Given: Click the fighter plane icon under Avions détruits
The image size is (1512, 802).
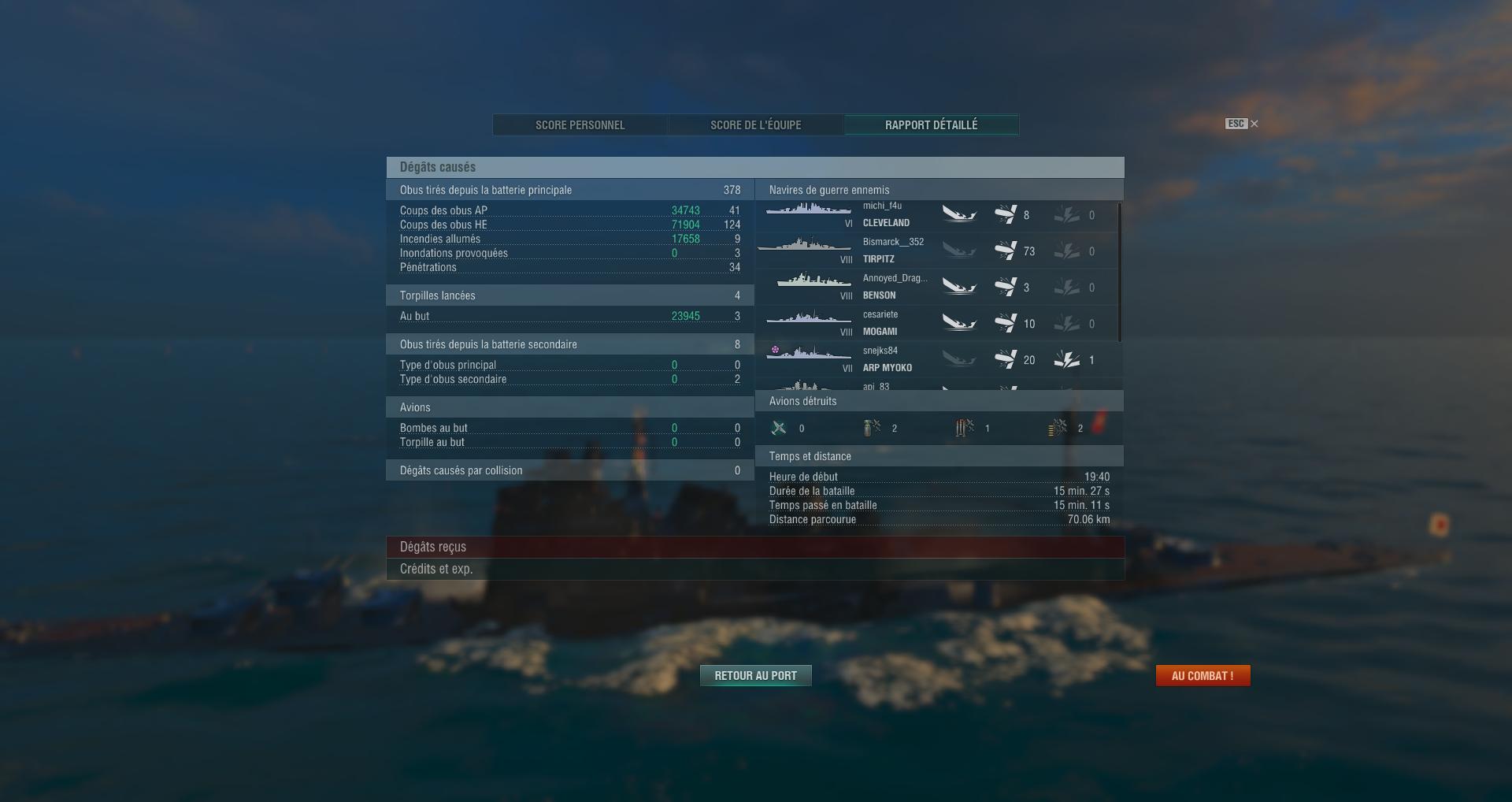Looking at the screenshot, I should tap(780, 428).
